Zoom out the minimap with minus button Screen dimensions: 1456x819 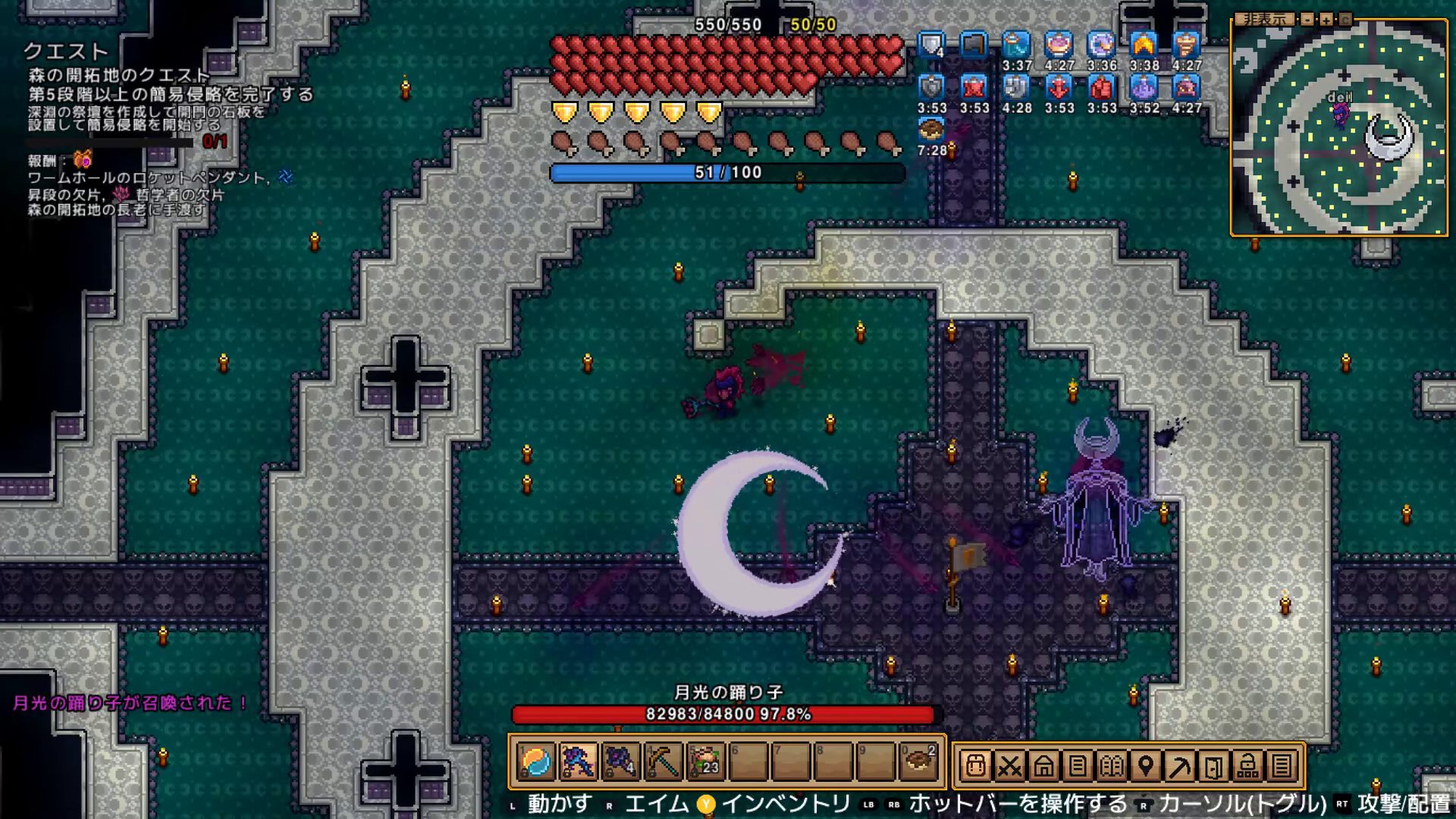(x=1307, y=20)
